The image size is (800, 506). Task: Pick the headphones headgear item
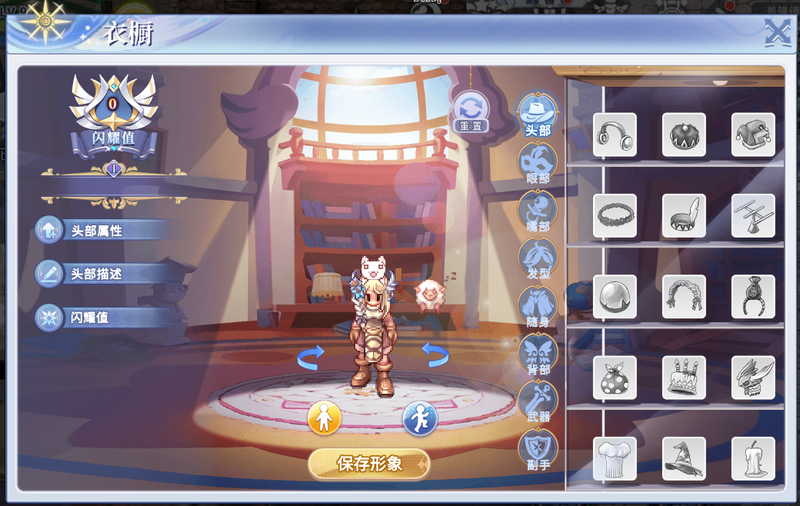tap(615, 135)
